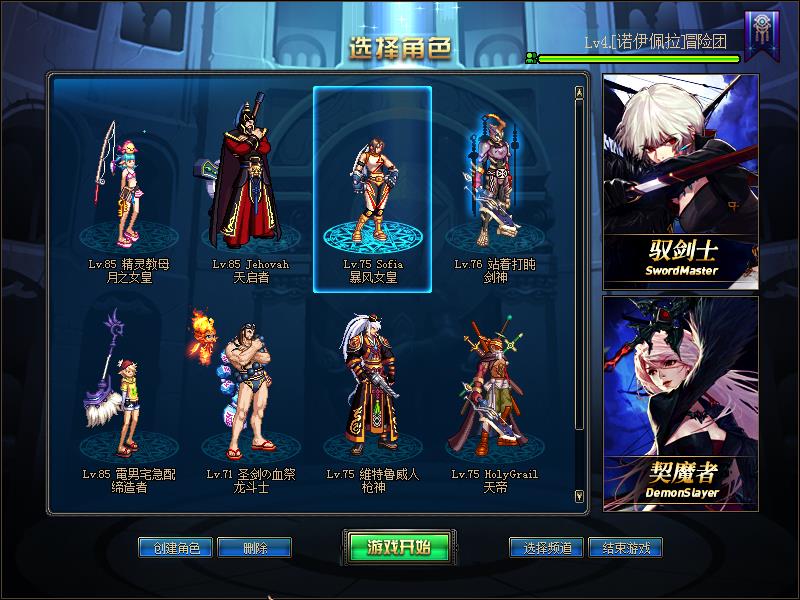Pick the Lv.75 HolyGrail 天帝 character
The width and height of the screenshot is (800, 600).
coord(495,400)
